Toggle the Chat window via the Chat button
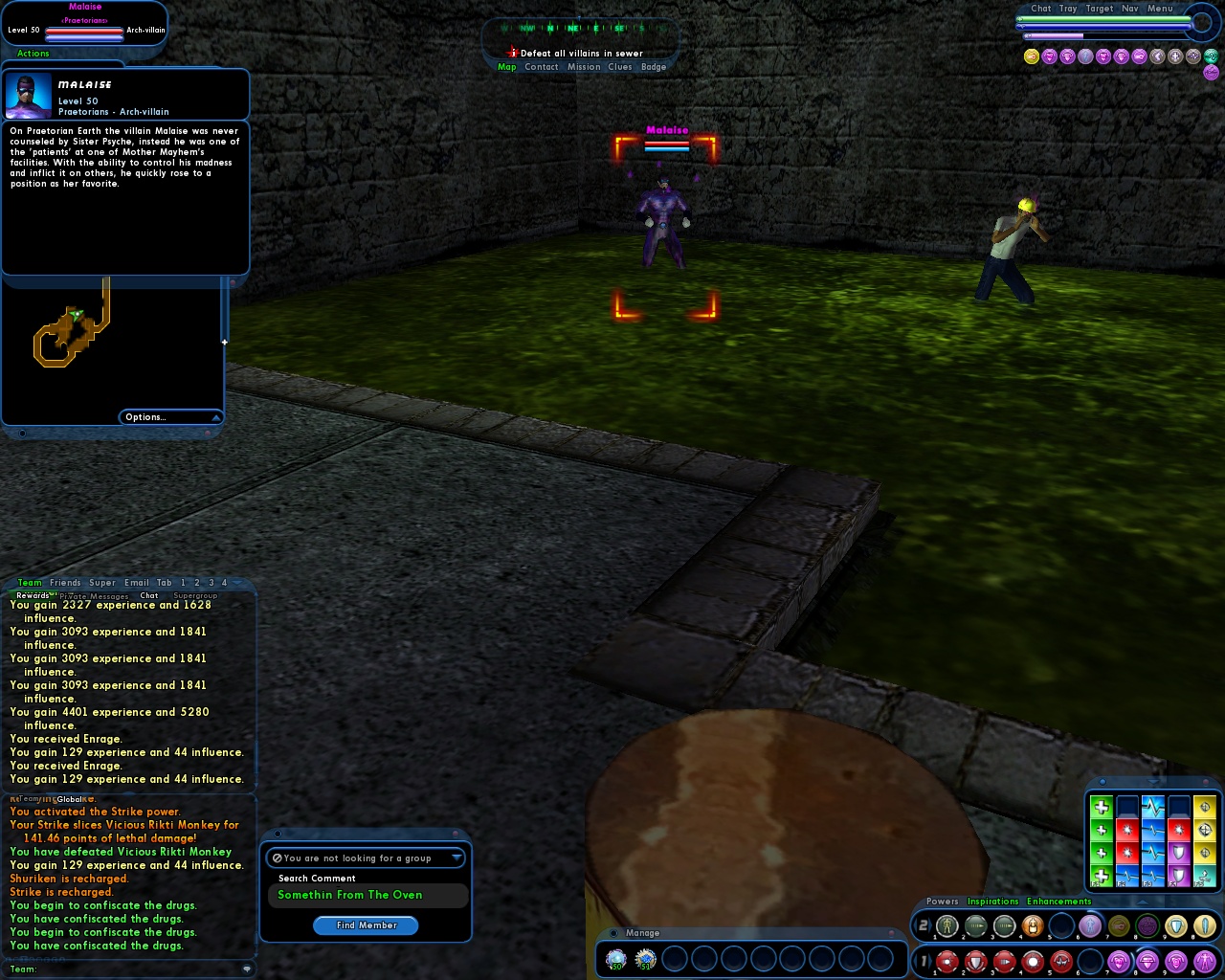 coord(1041,9)
